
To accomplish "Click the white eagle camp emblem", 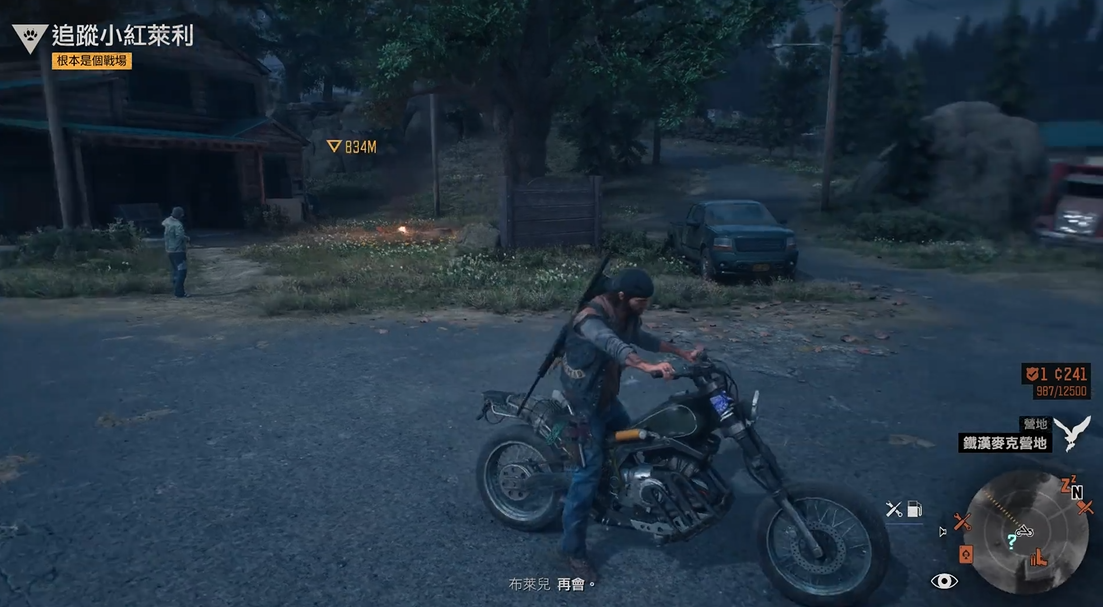I will click(x=1071, y=433).
